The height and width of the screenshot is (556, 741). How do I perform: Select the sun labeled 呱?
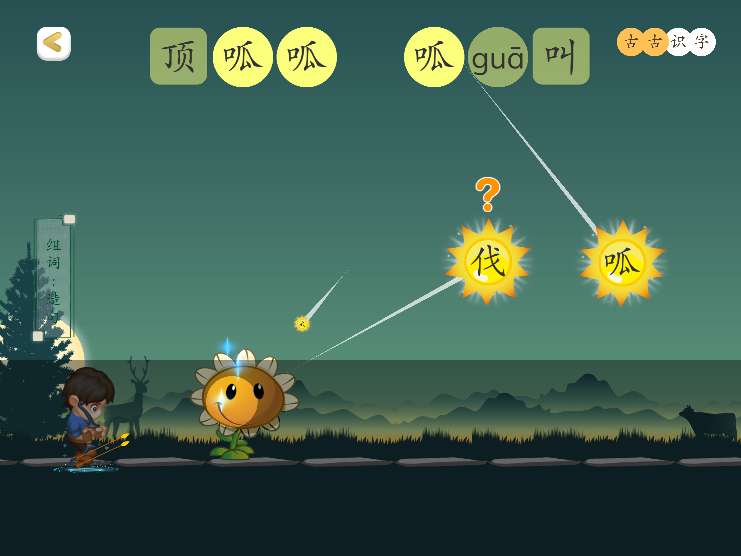click(621, 263)
